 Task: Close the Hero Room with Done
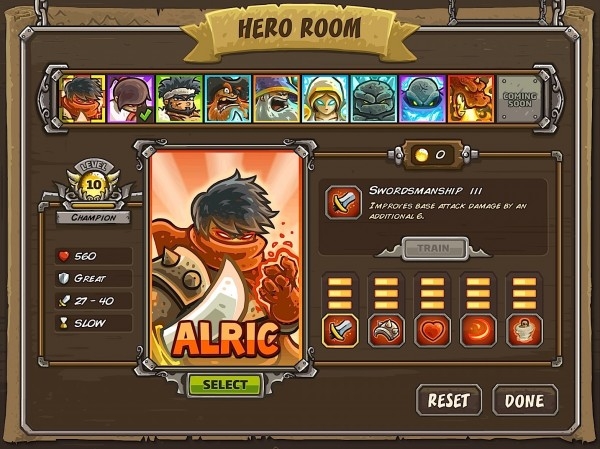click(x=524, y=400)
